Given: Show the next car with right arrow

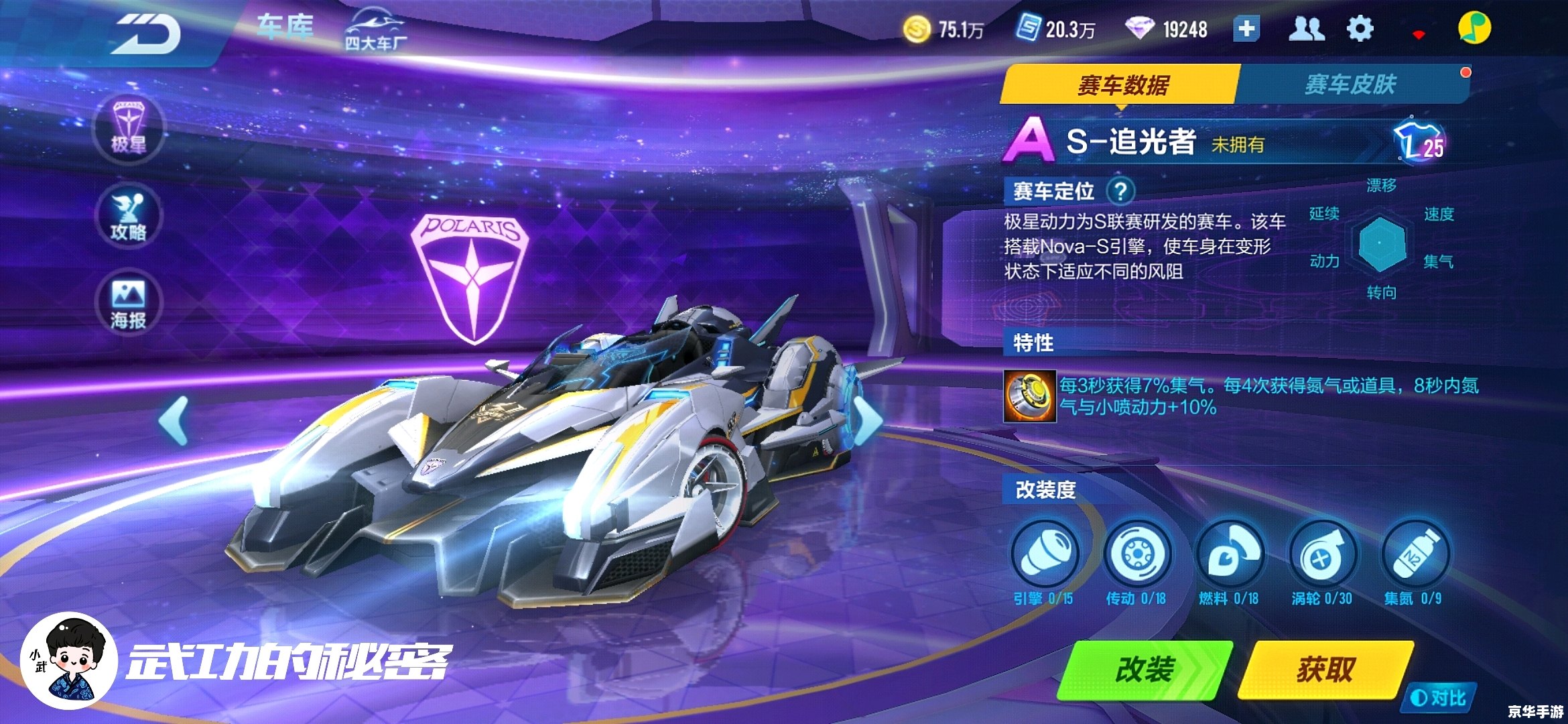Looking at the screenshot, I should [868, 420].
